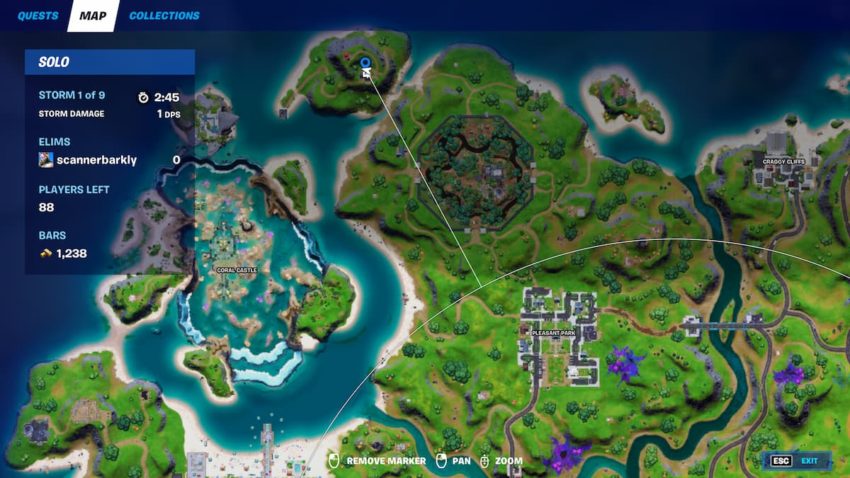The image size is (850, 478).
Task: Click the Exit button
Action: [797, 461]
